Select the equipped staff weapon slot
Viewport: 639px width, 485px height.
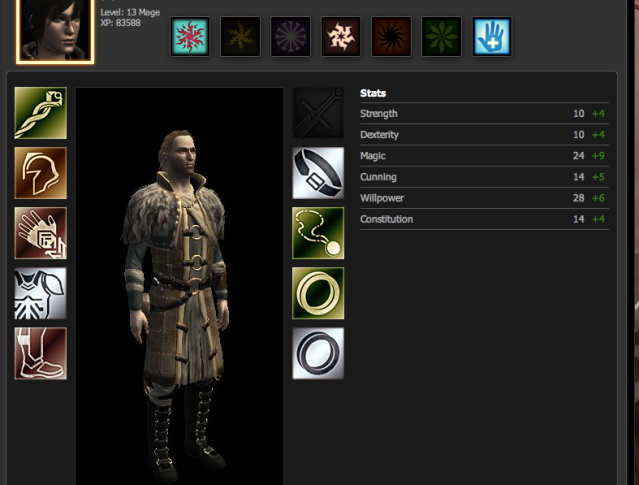pyautogui.click(x=41, y=113)
